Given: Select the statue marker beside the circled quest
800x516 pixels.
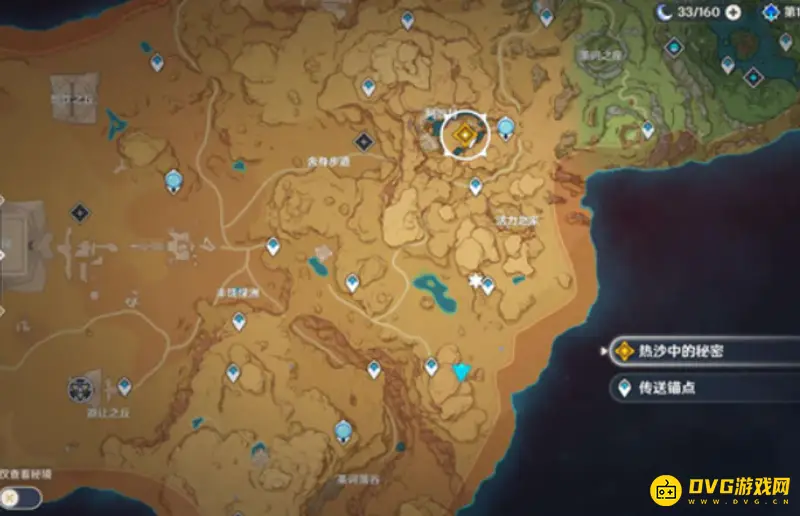Looking at the screenshot, I should [506, 126].
